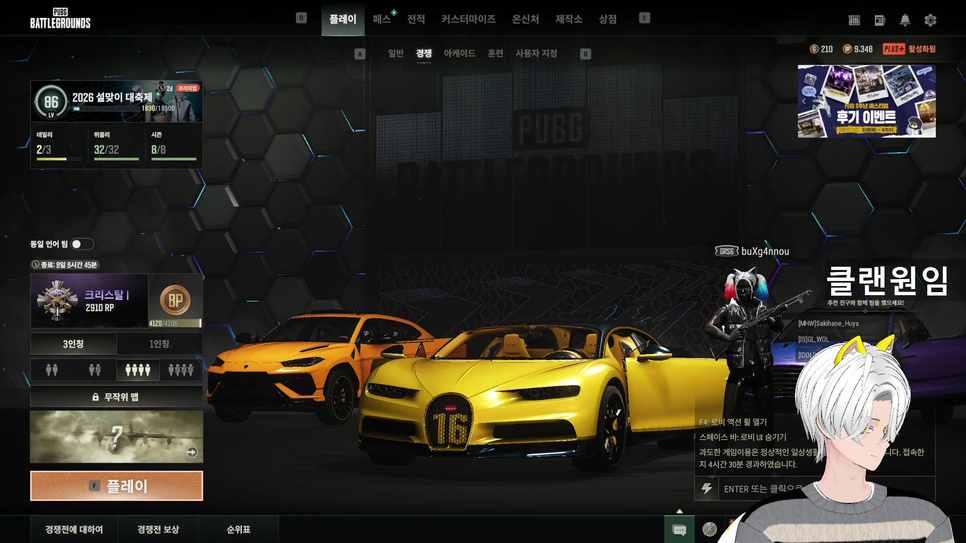Go to the 은신처 hideout tab
The width and height of the screenshot is (966, 543).
point(525,19)
